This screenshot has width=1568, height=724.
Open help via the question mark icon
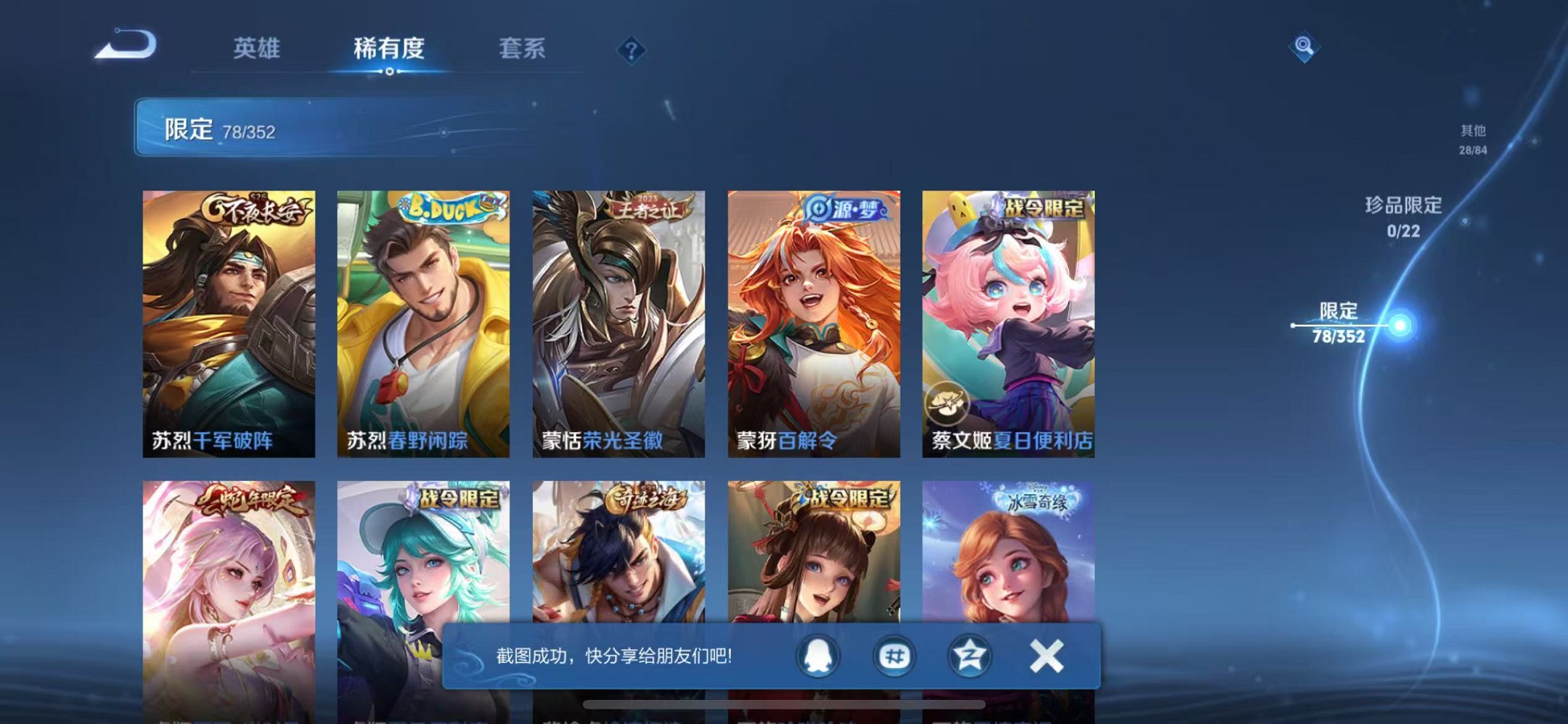pos(632,50)
